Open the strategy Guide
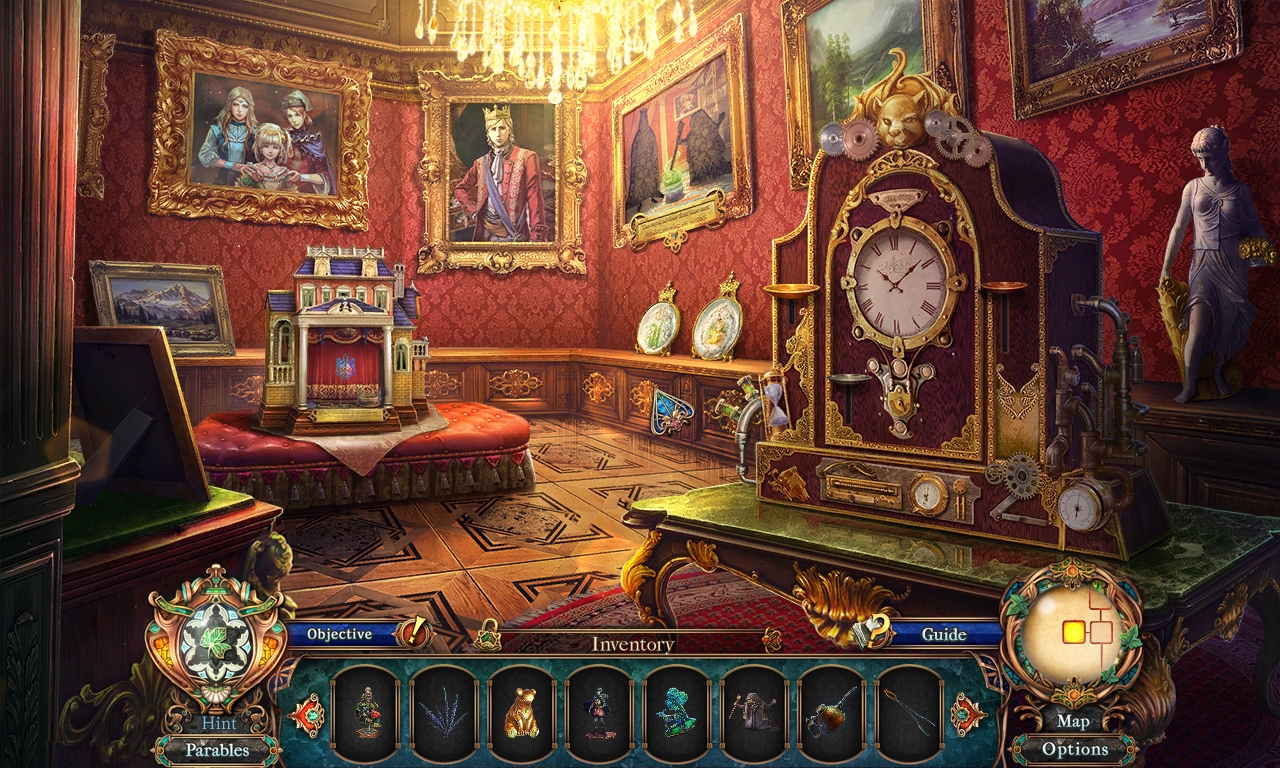The image size is (1280, 768). tap(942, 634)
